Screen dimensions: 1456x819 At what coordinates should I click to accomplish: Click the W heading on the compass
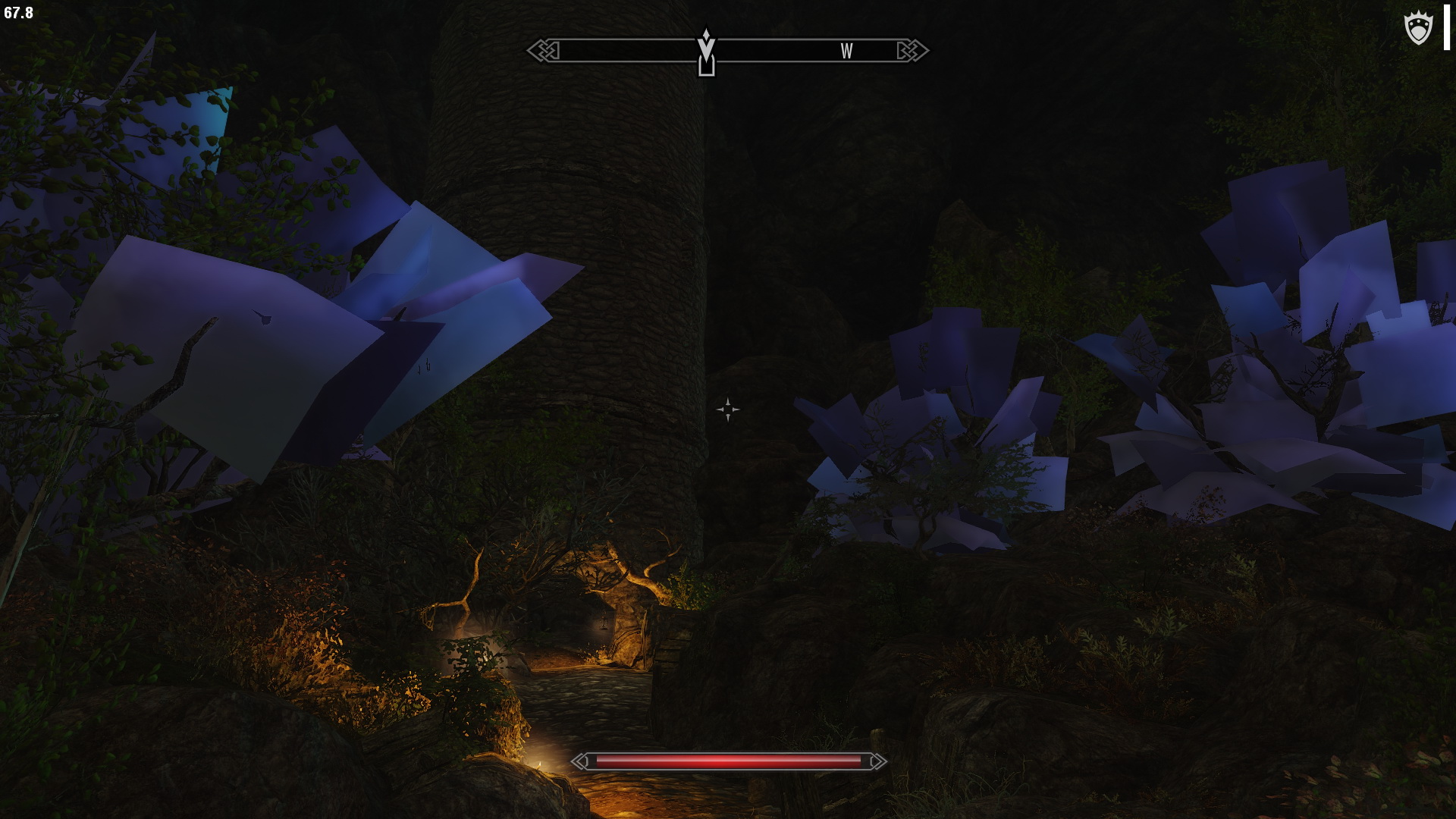tap(846, 52)
